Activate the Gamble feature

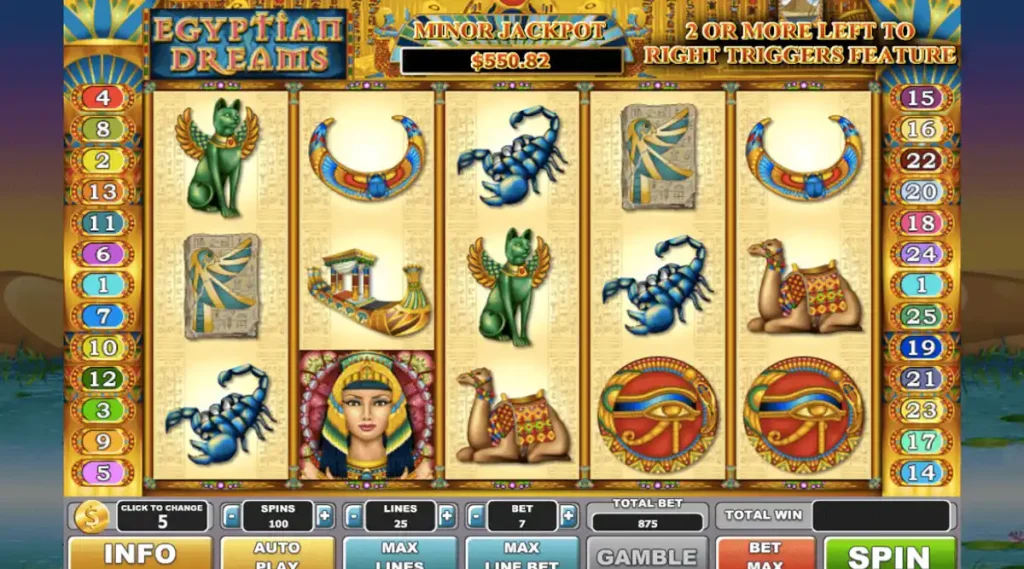click(x=646, y=554)
